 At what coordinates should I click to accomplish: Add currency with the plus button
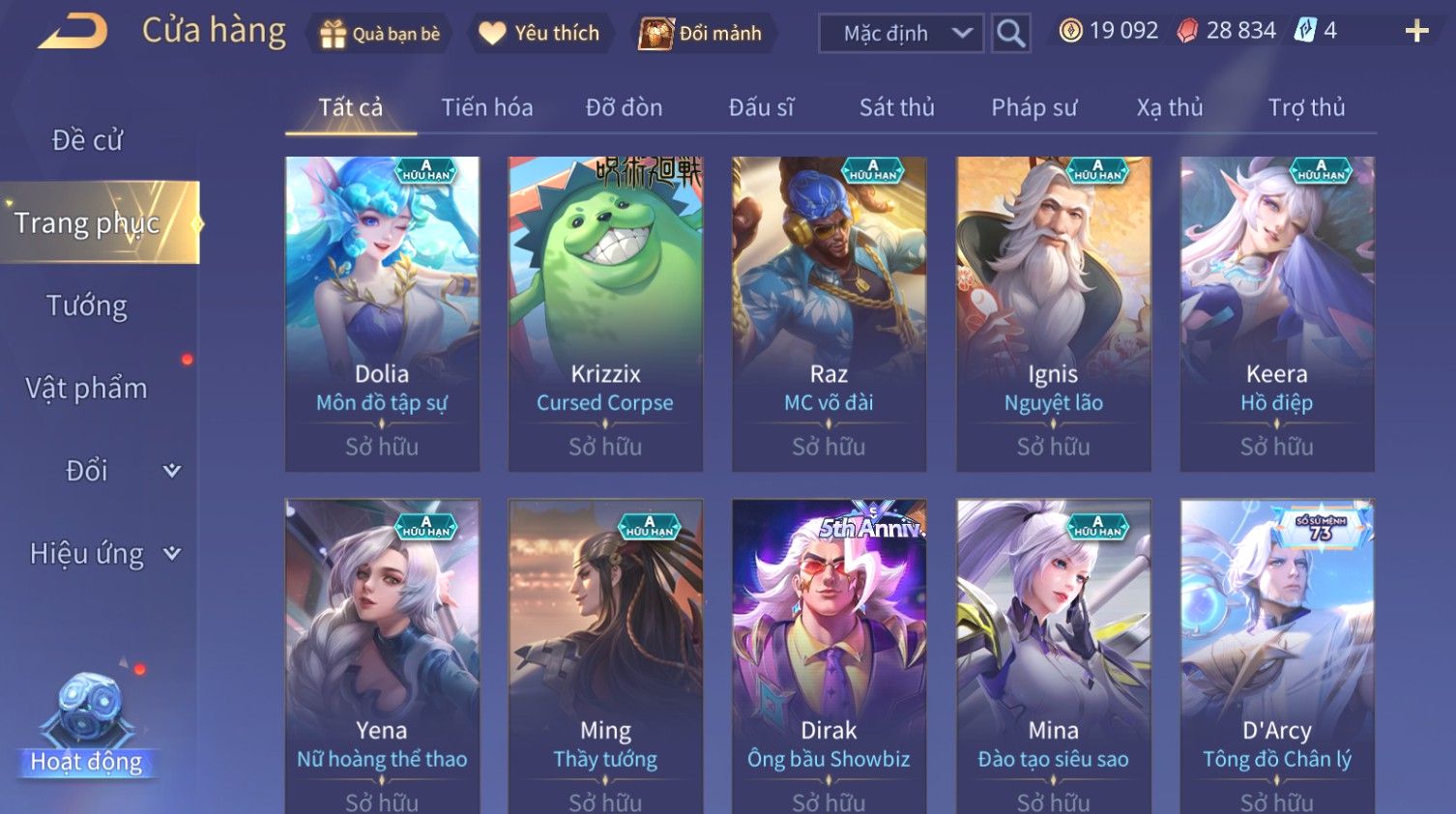(1416, 32)
